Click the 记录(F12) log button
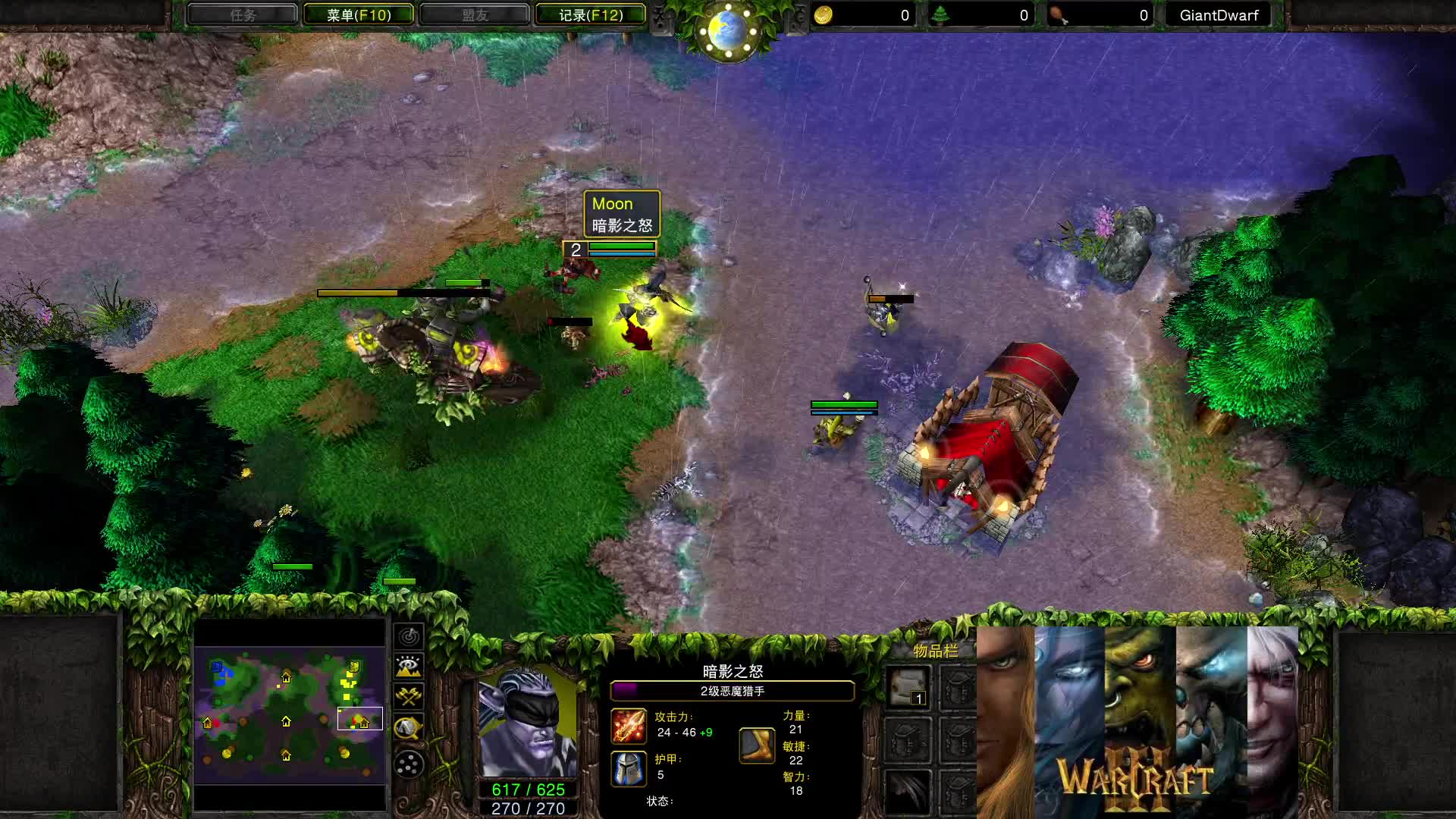The image size is (1456, 819). click(x=591, y=14)
